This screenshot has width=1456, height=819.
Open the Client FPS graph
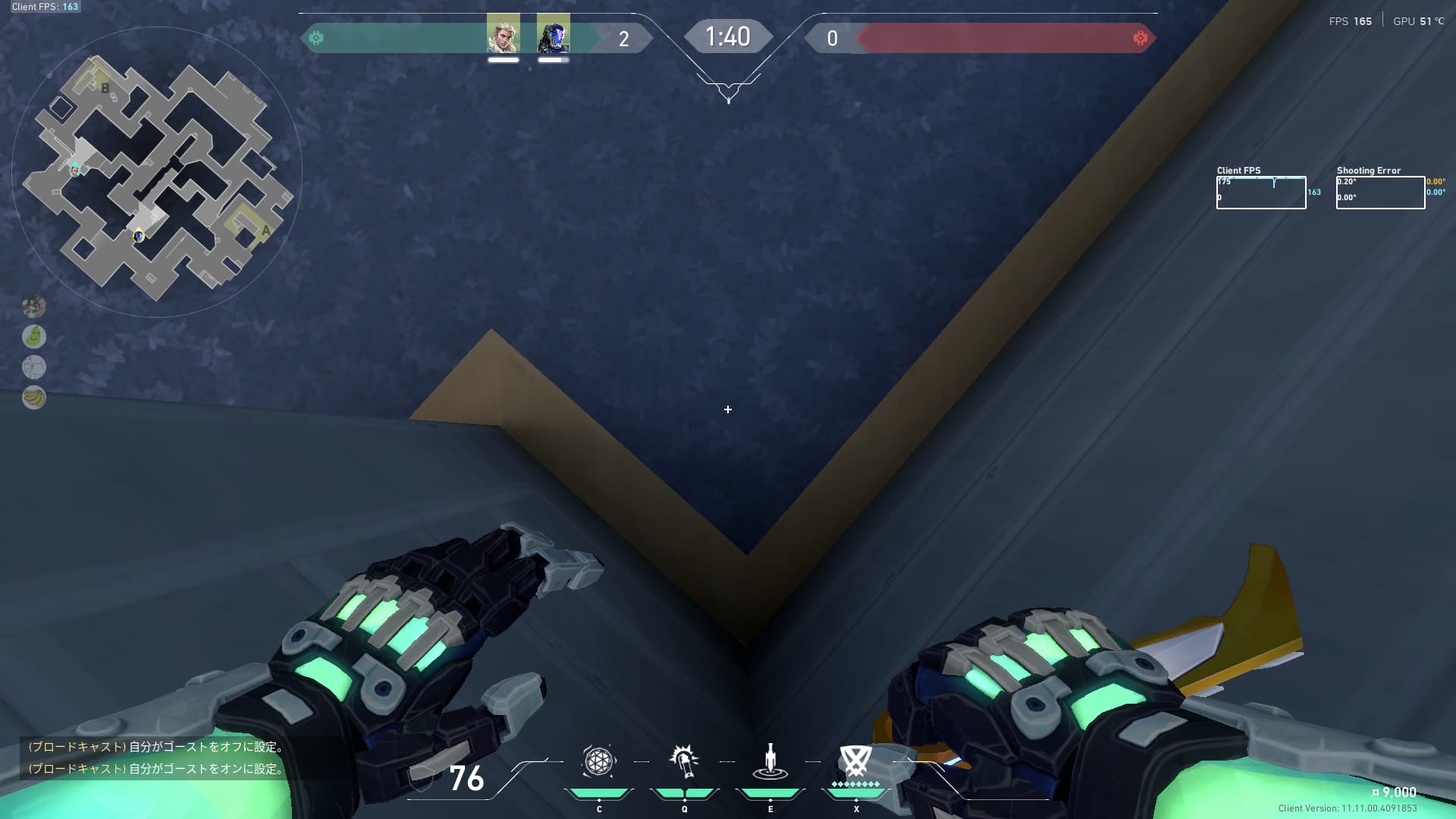(1260, 193)
